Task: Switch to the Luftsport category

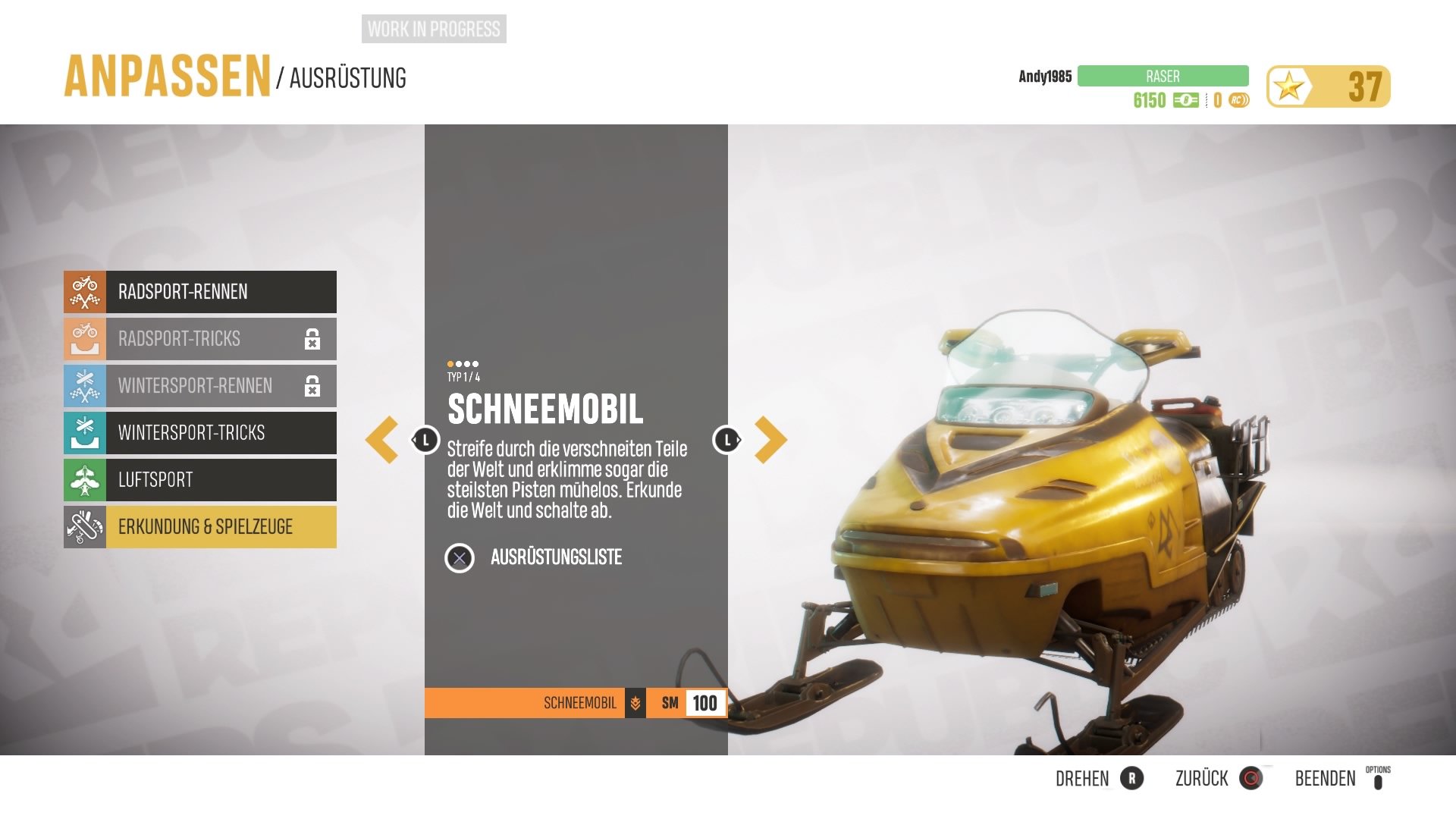Action: click(x=200, y=480)
